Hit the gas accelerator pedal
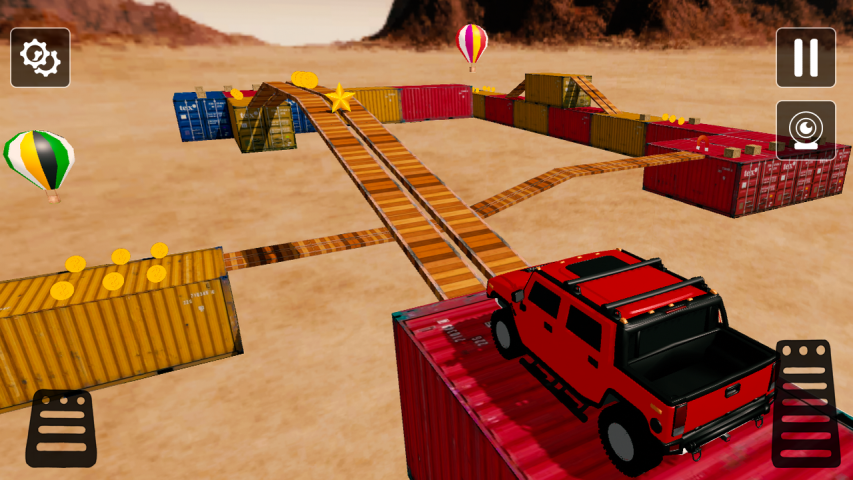The height and width of the screenshot is (480, 853). [806, 403]
